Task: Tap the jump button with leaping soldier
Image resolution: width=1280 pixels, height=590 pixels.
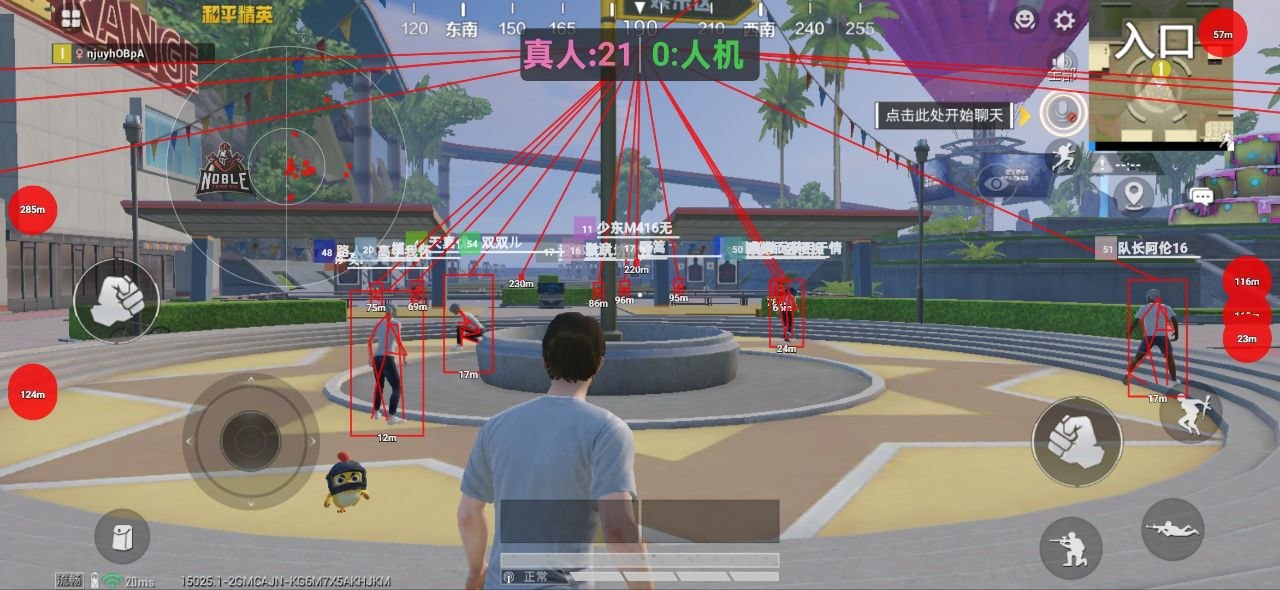Action: click(x=1190, y=411)
